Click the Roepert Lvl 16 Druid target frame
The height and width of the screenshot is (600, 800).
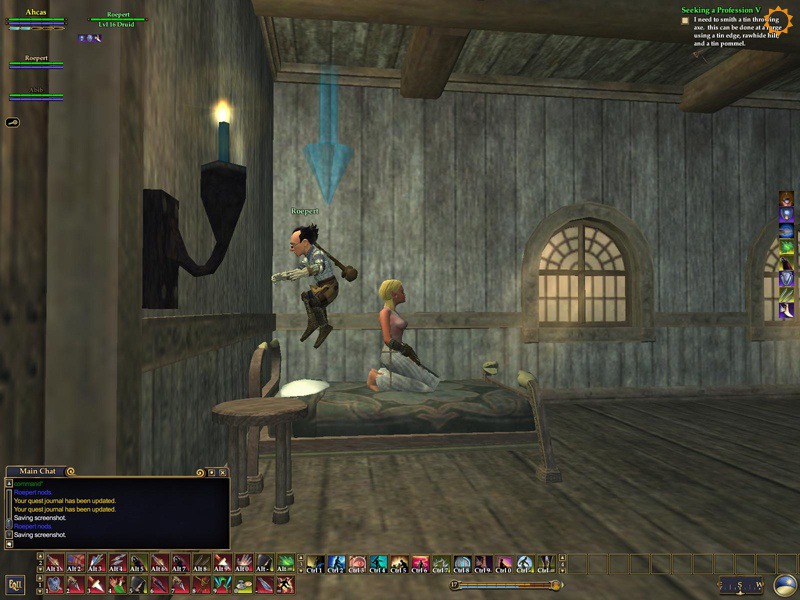[118, 20]
